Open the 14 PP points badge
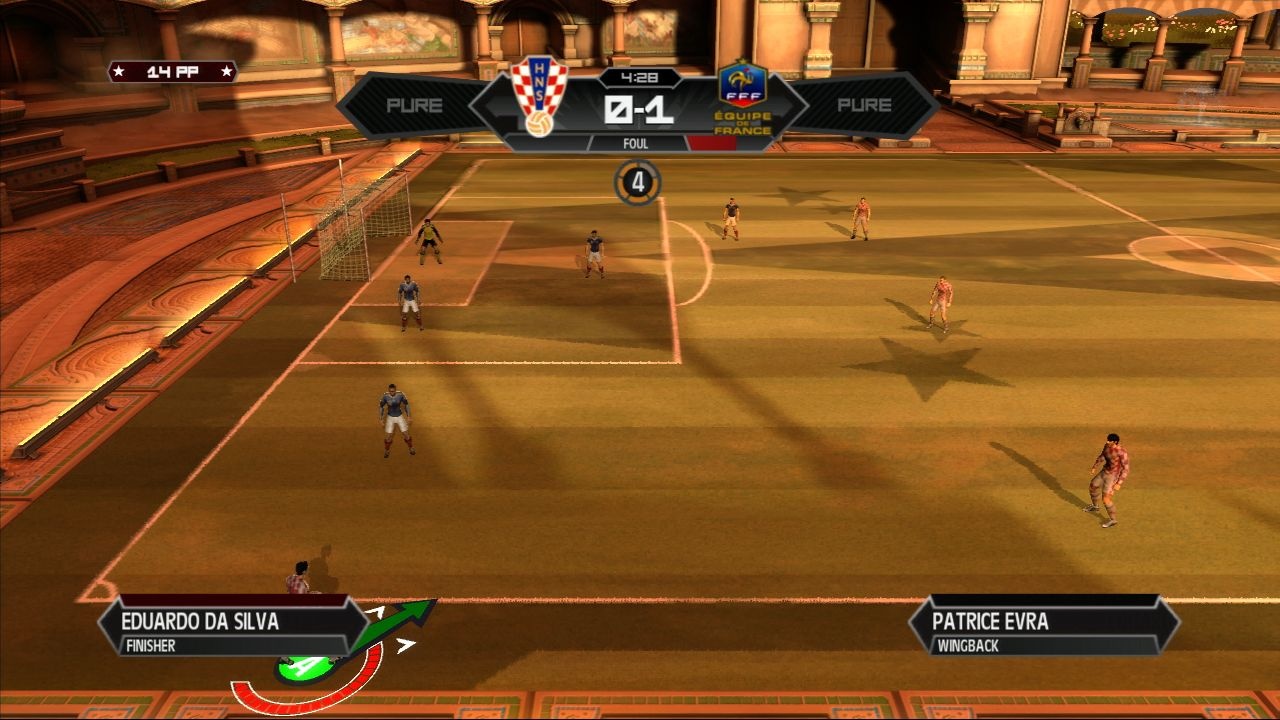Image resolution: width=1280 pixels, height=720 pixels. (172, 72)
